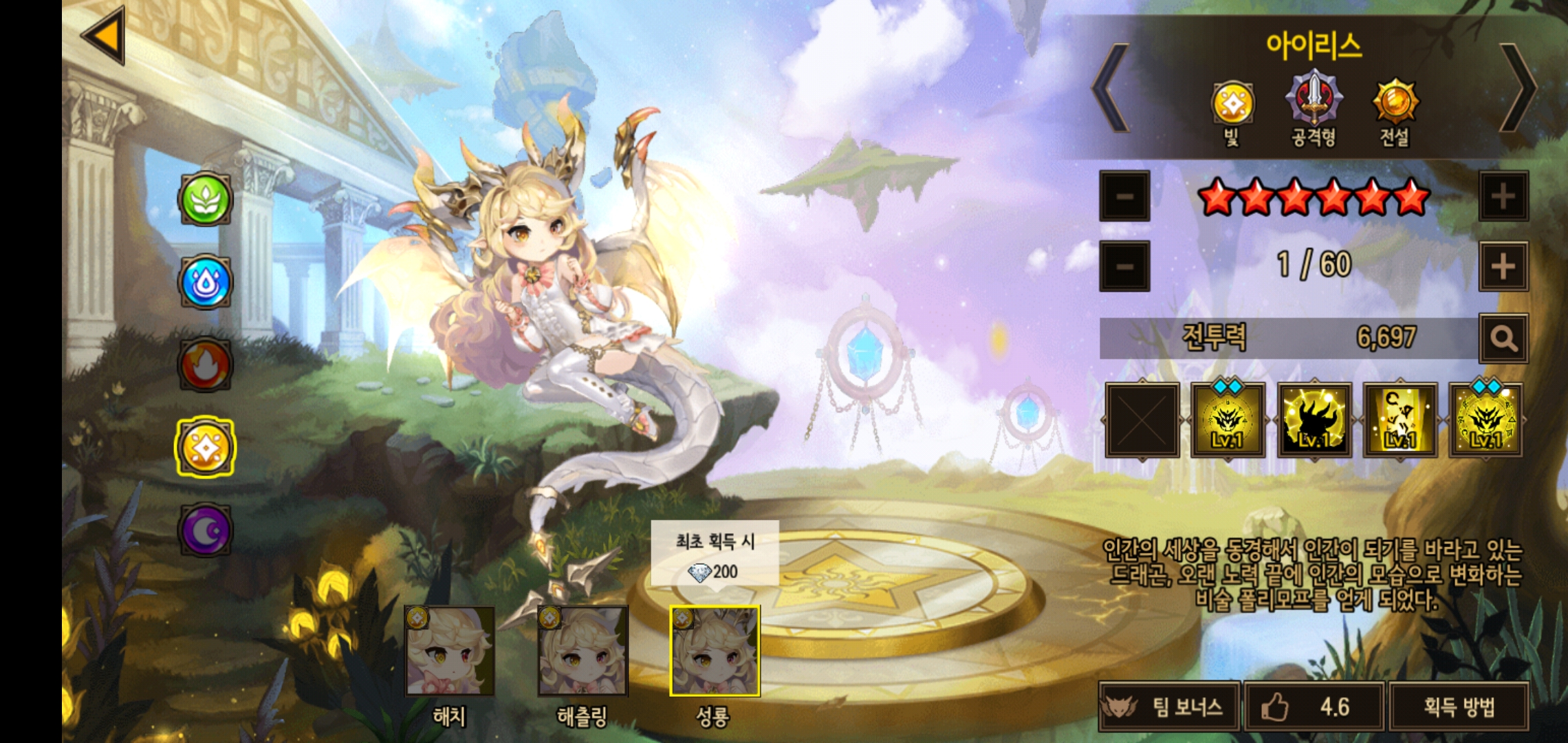Decrease the star grade with minus
1568x743 pixels.
point(1124,197)
